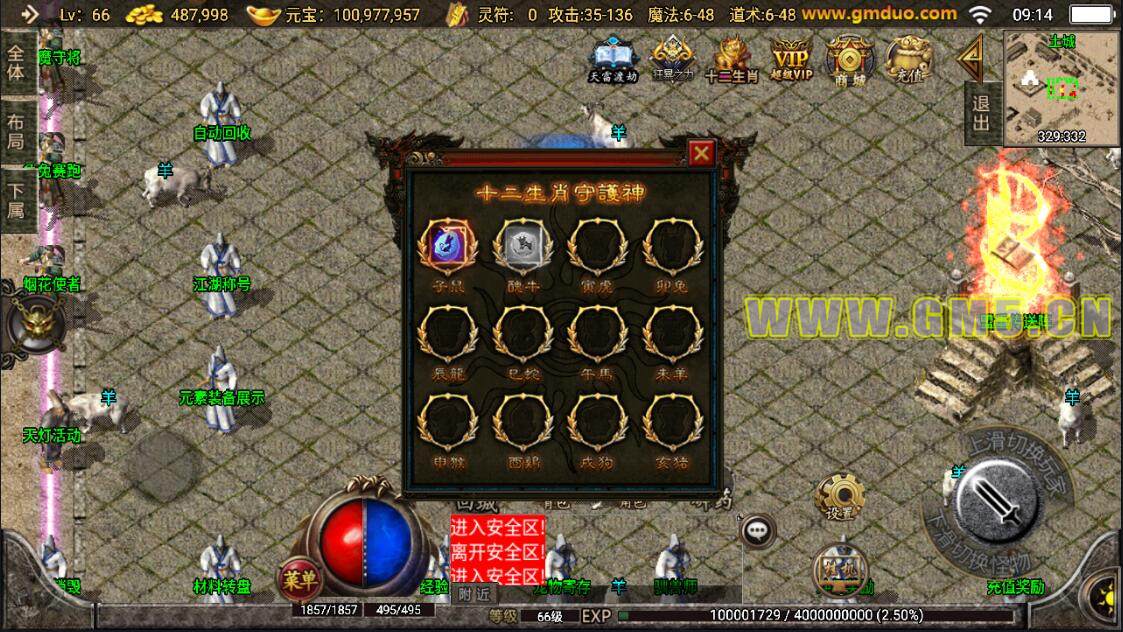Select the 子鼠 rat zodiac slot

point(442,246)
